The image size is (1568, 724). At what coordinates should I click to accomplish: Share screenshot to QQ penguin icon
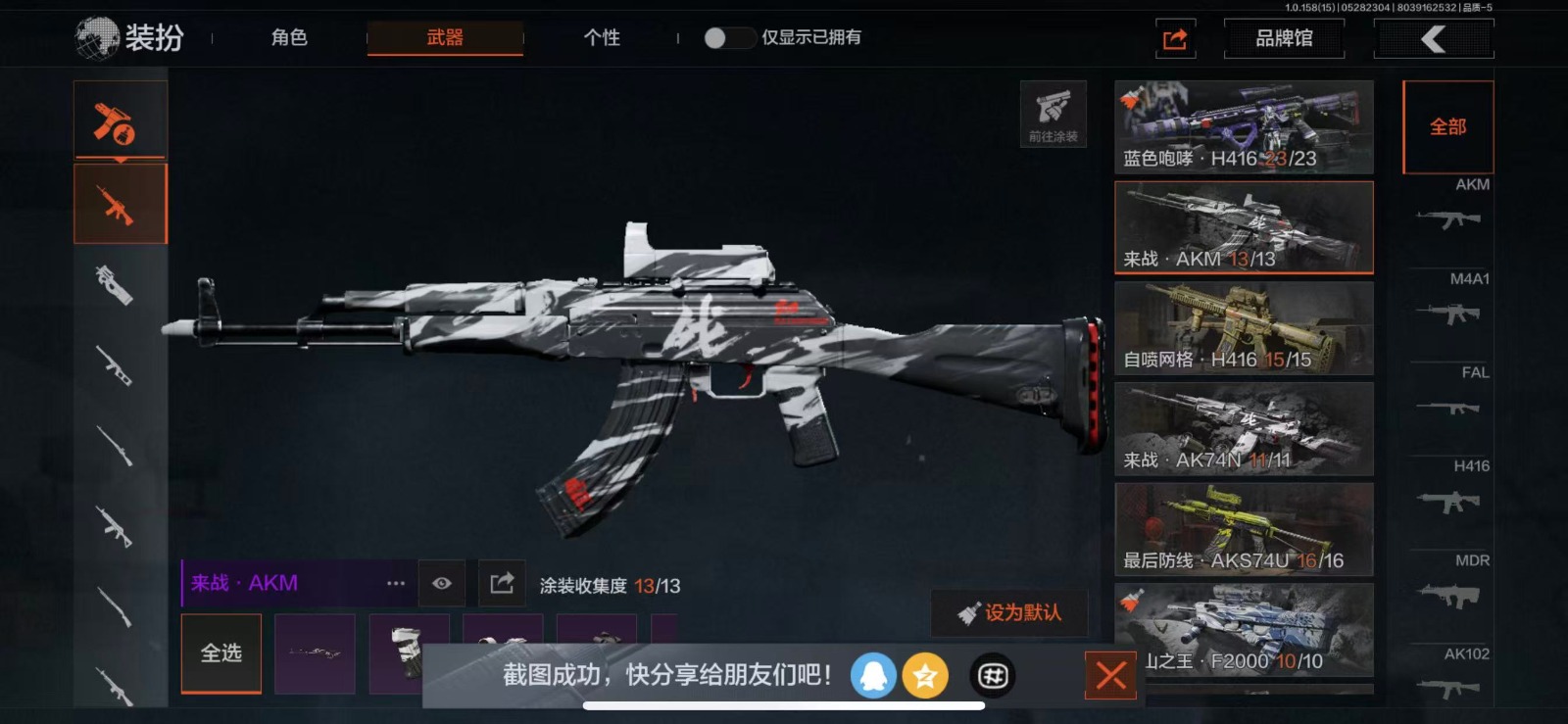point(873,676)
